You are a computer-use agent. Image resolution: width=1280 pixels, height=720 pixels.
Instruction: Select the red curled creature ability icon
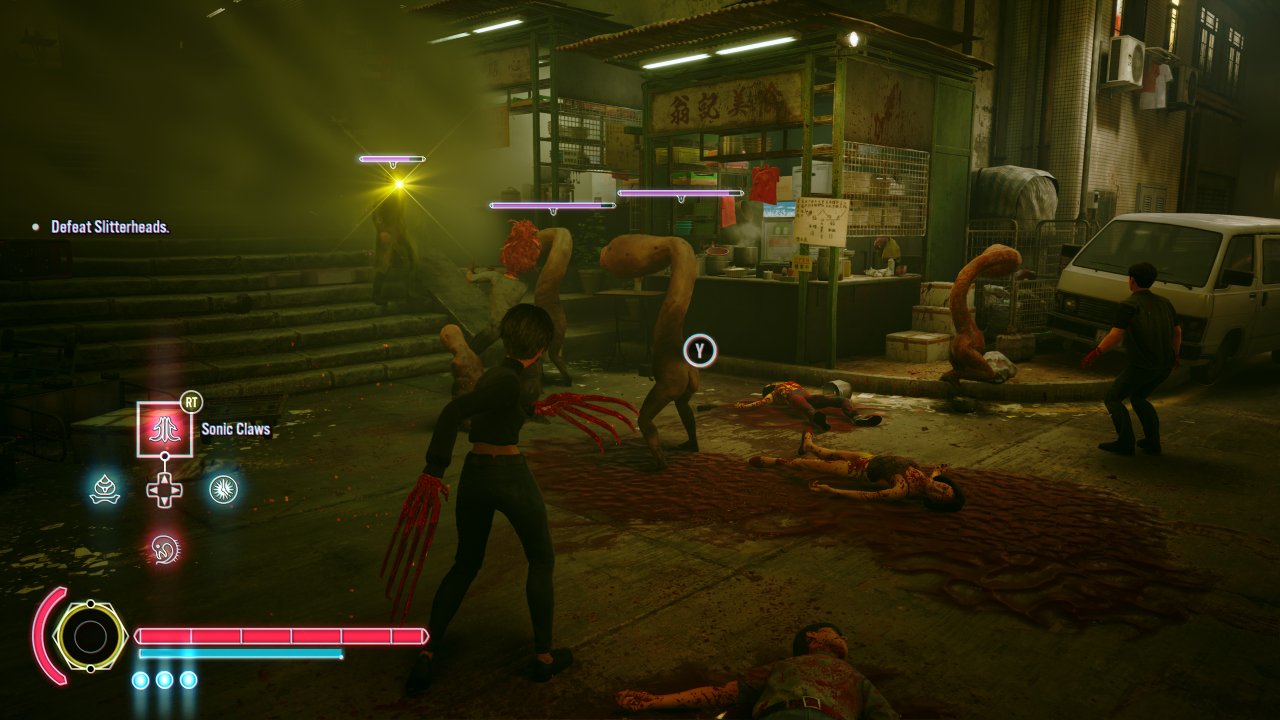tap(164, 547)
